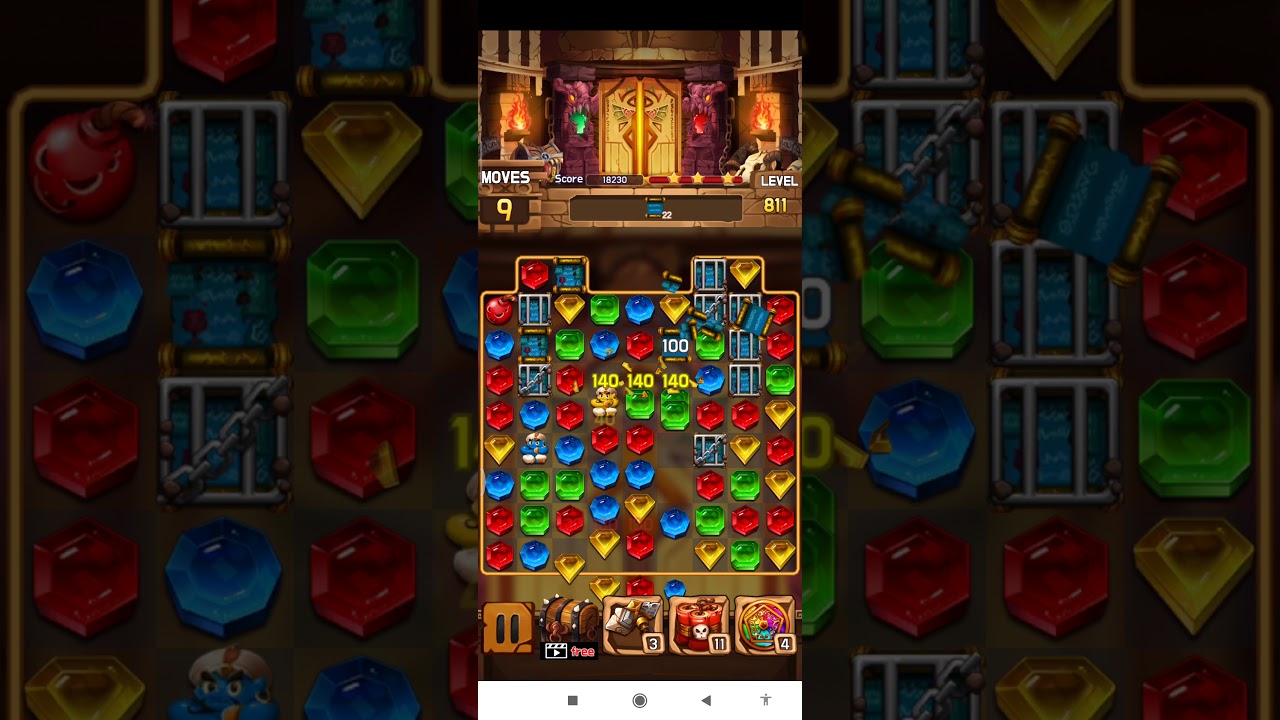Select the rainbow medallion booster
The image size is (1280, 720).
coord(765,626)
